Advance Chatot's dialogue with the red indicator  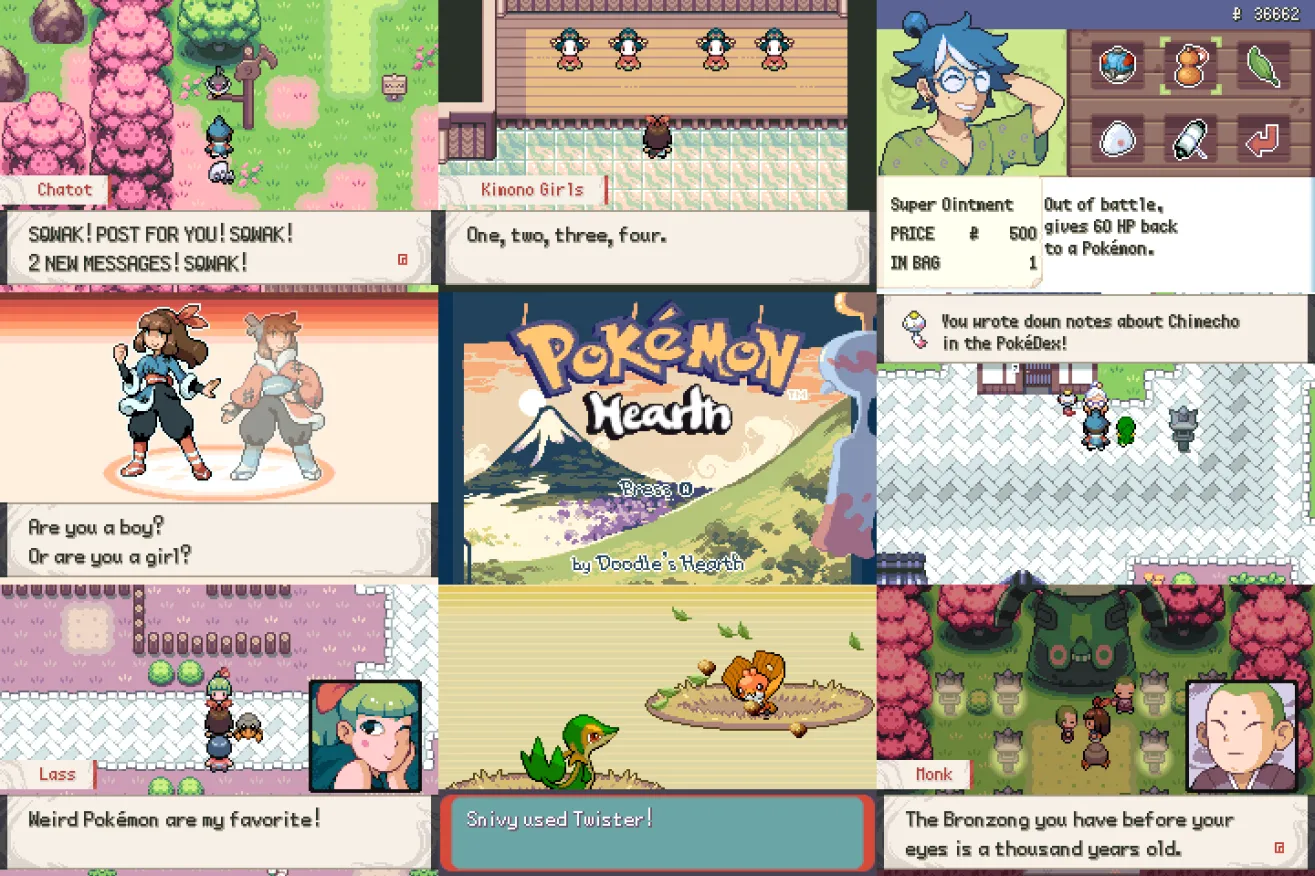tap(402, 259)
